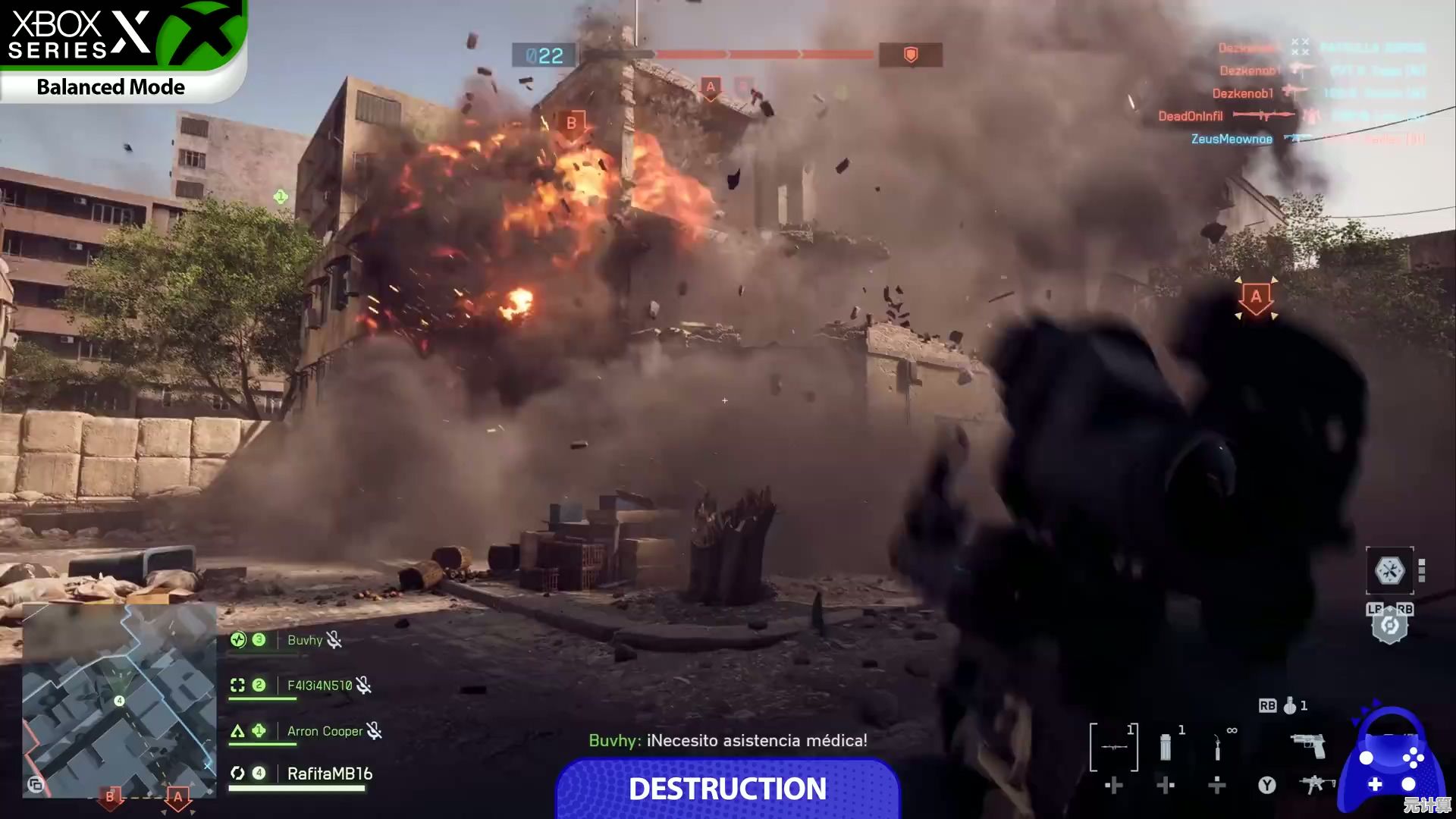This screenshot has width=1456, height=819.
Task: Select squad member F4l3i4N510
Action: (319, 686)
